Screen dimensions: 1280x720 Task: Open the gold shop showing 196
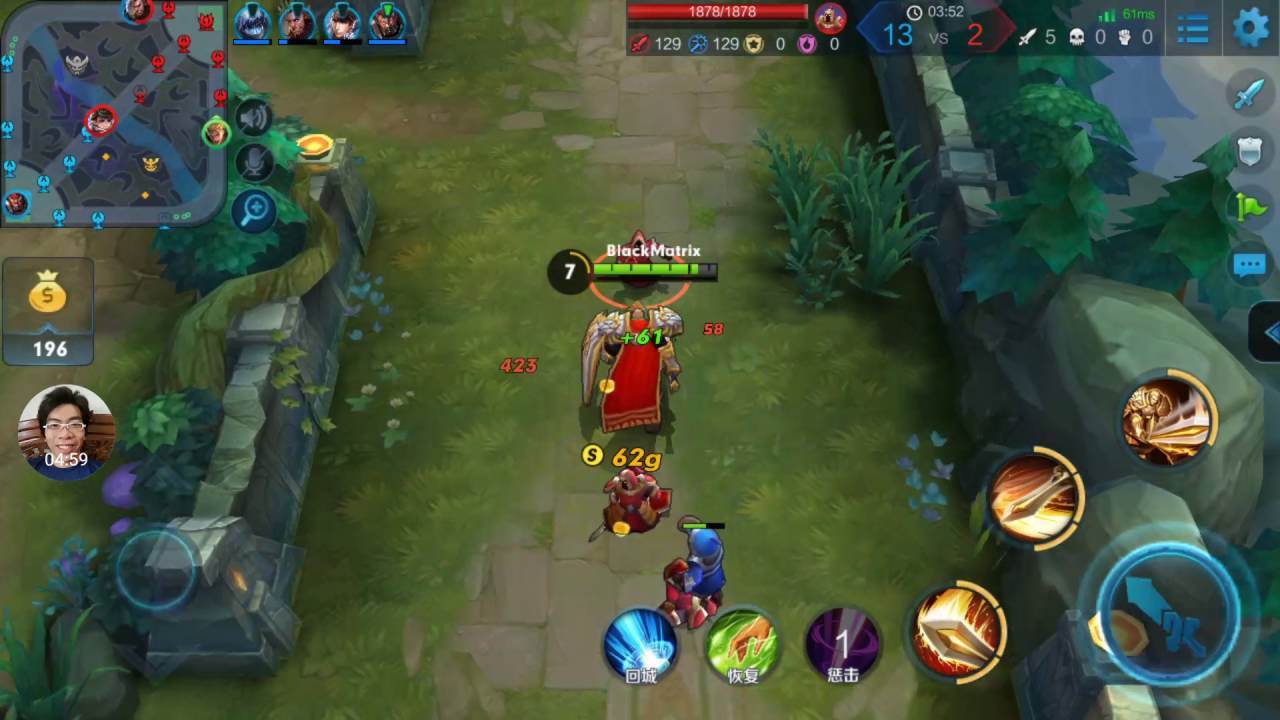[48, 311]
